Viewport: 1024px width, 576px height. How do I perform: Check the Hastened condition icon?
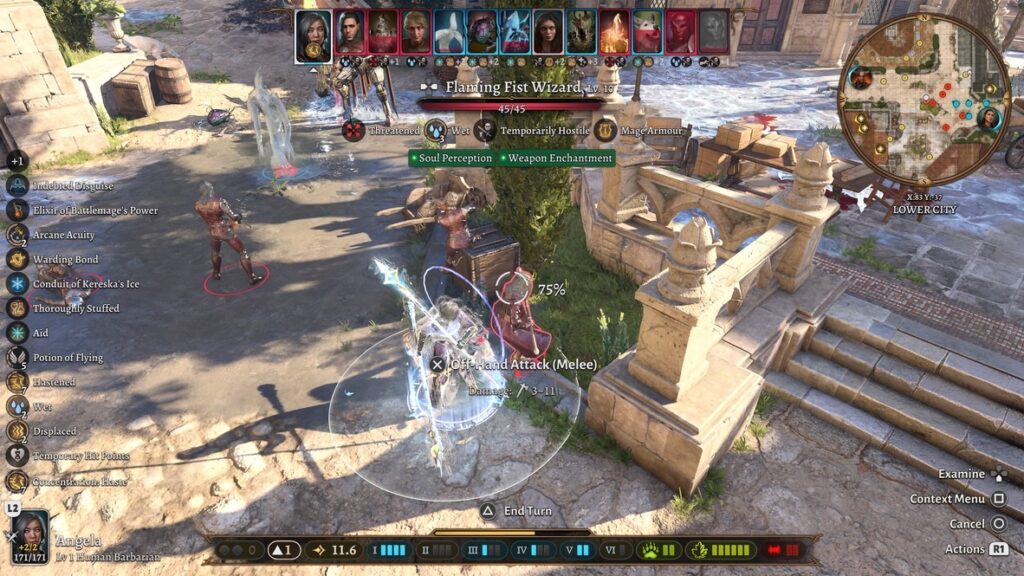coord(17,382)
